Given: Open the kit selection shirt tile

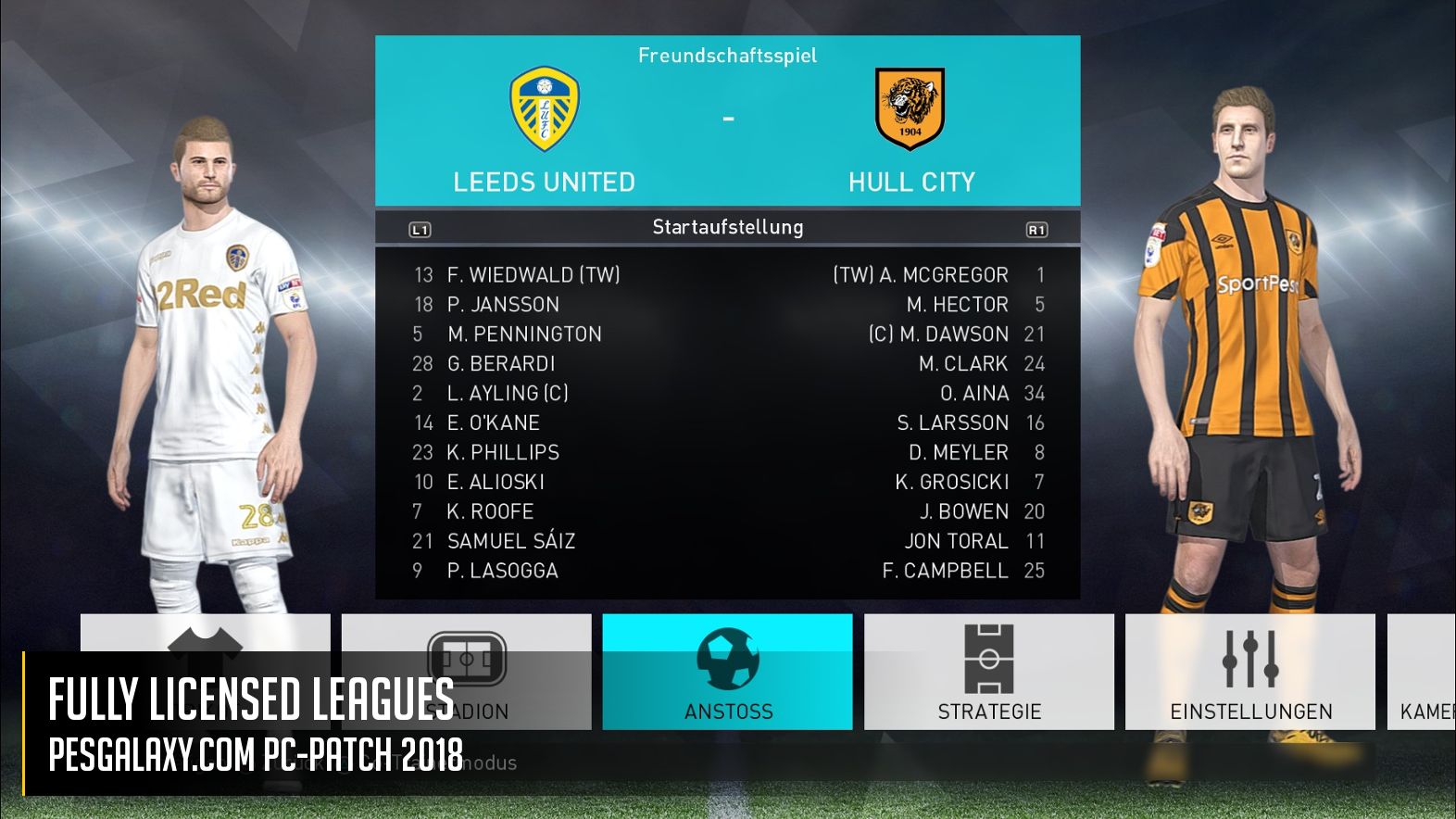Looking at the screenshot, I should [x=205, y=637].
